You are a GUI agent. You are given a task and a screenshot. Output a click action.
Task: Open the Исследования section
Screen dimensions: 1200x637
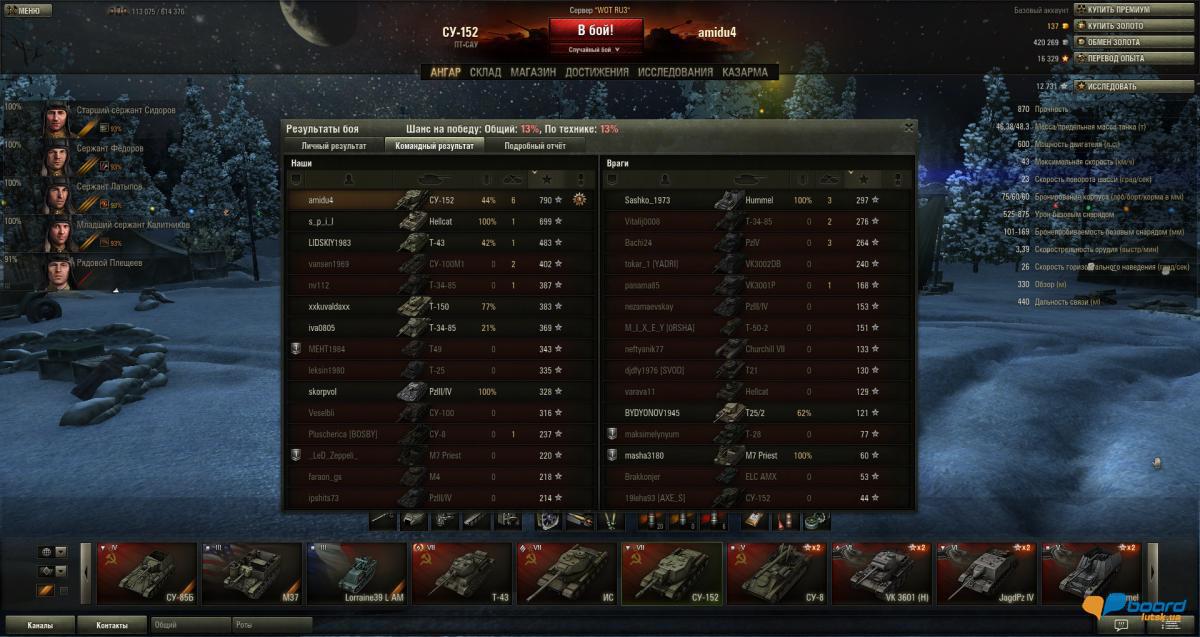pyautogui.click(x=675, y=72)
